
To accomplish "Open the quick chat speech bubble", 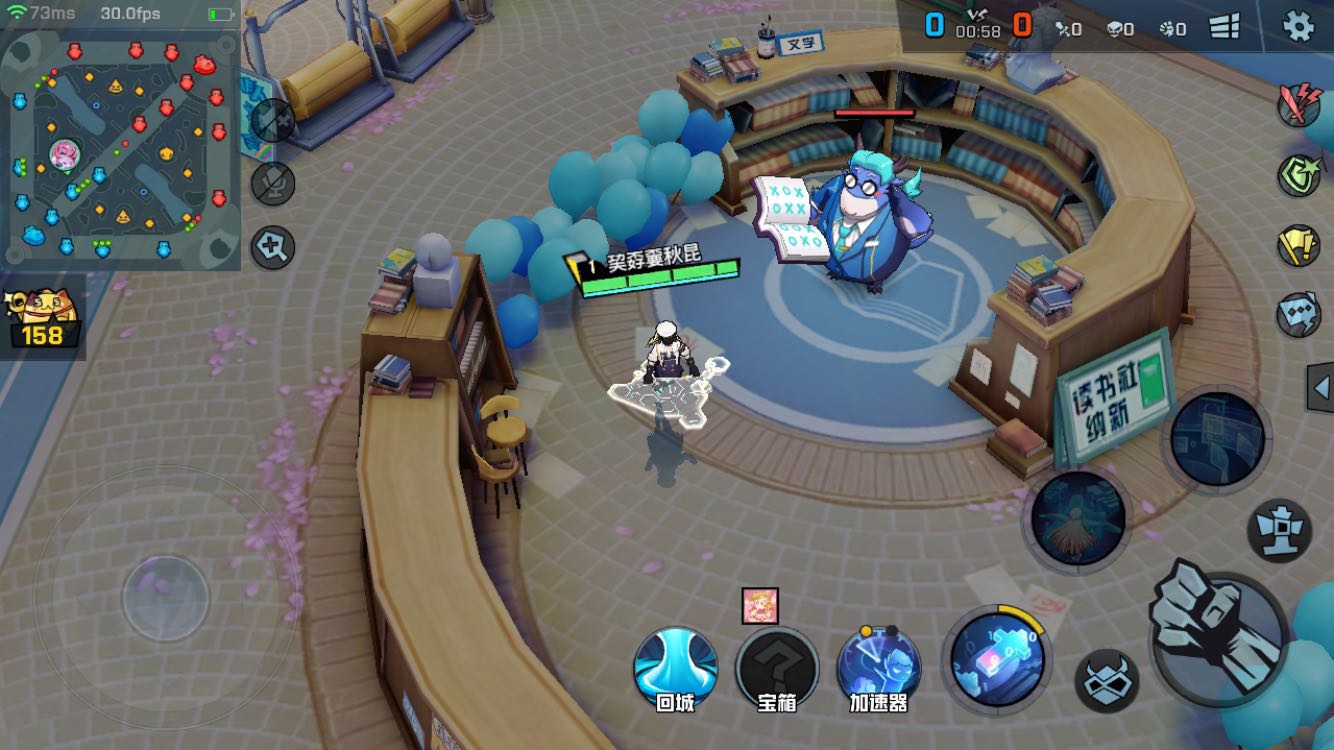I will 1299,315.
